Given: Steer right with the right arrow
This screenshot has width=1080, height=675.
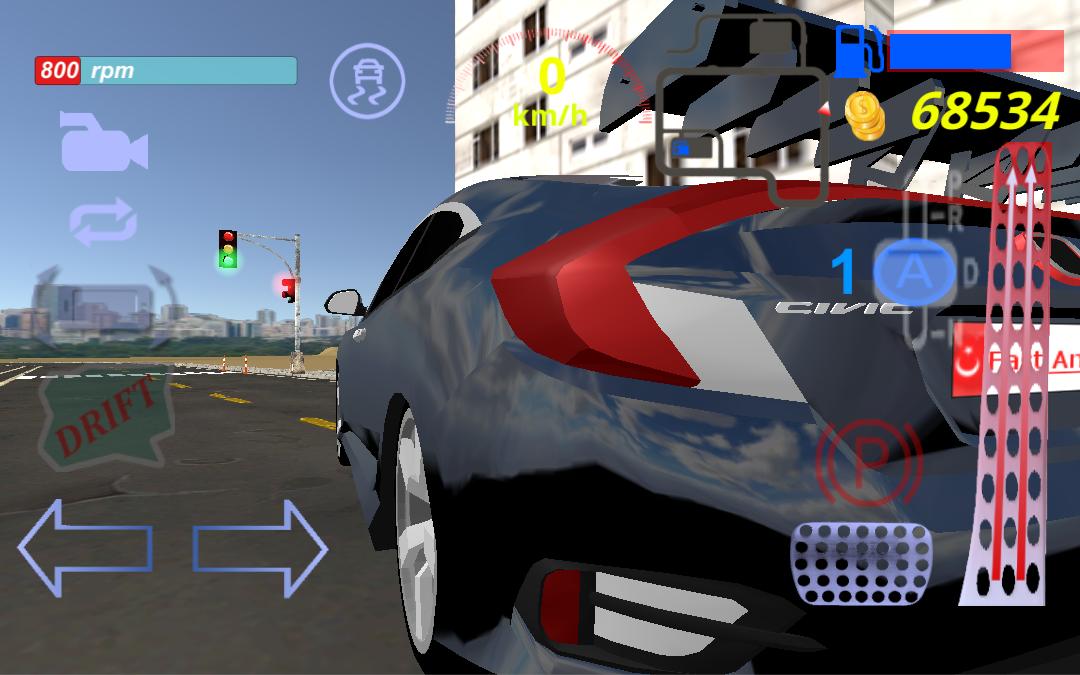Looking at the screenshot, I should click(x=260, y=547).
